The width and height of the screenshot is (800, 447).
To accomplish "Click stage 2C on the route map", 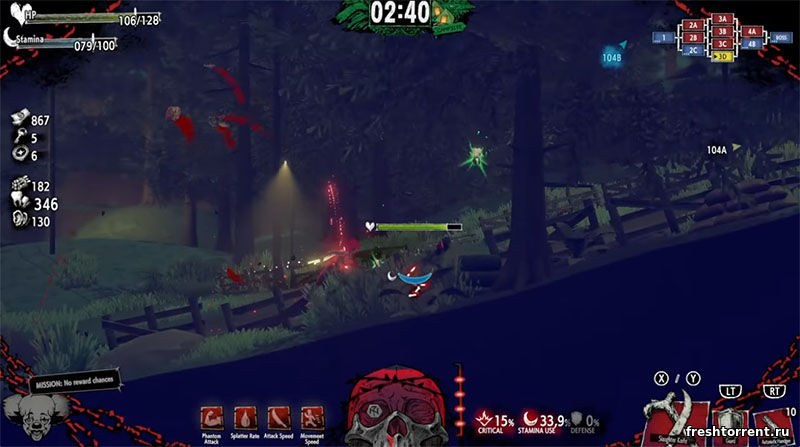I will click(693, 49).
